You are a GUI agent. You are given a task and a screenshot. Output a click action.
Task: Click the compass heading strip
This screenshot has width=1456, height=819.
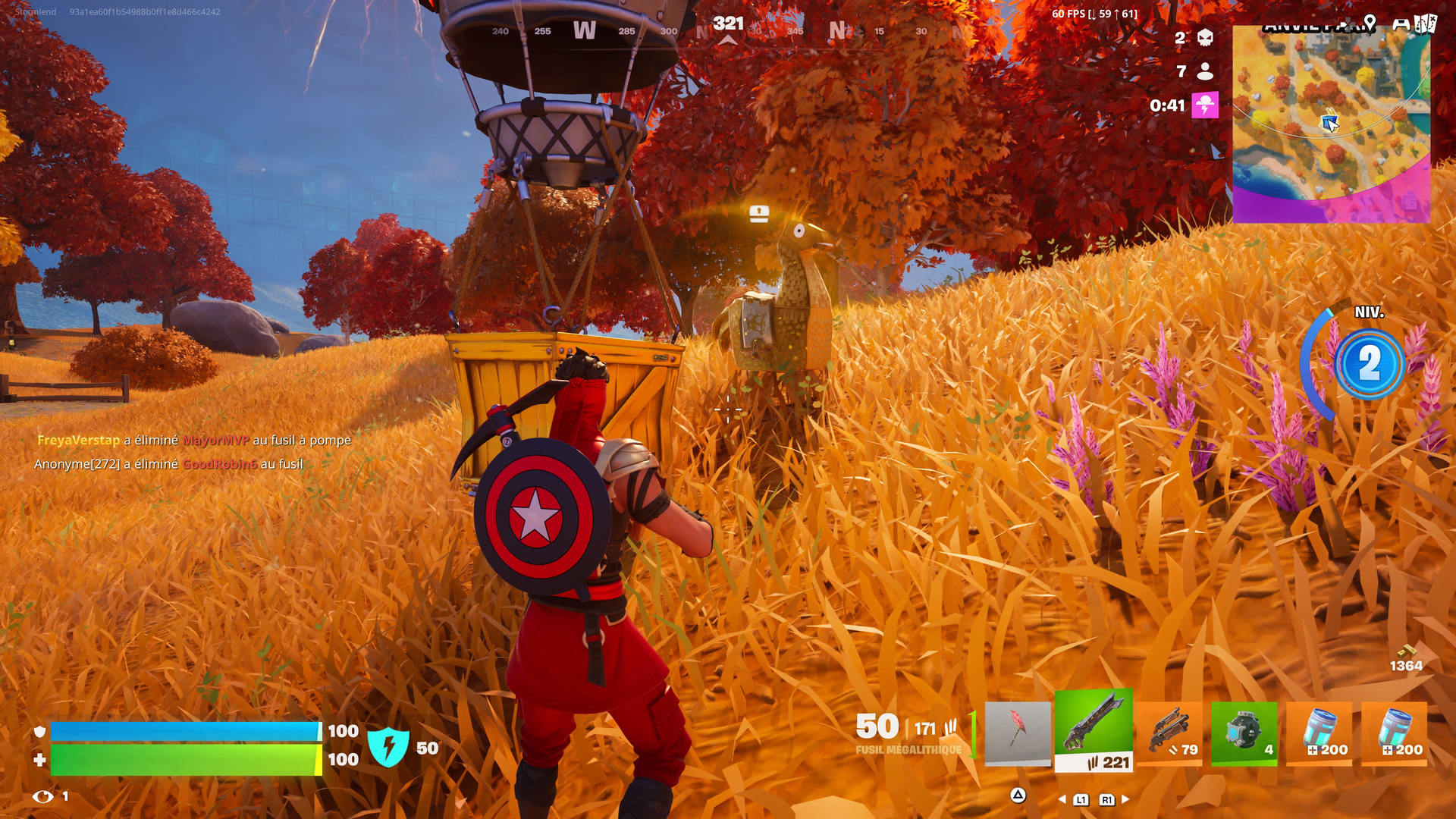pyautogui.click(x=726, y=31)
